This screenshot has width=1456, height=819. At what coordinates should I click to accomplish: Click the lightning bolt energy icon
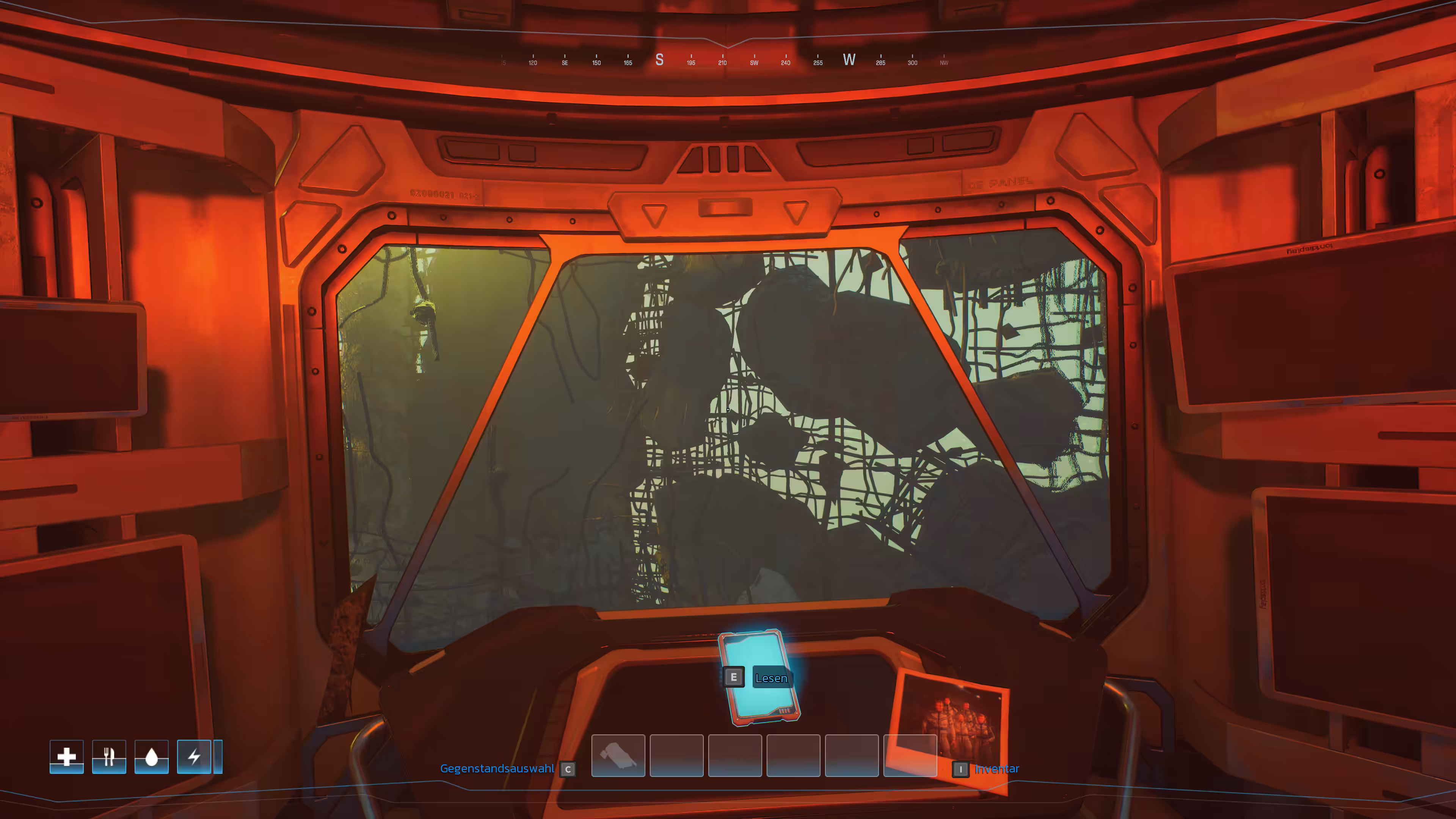194,756
